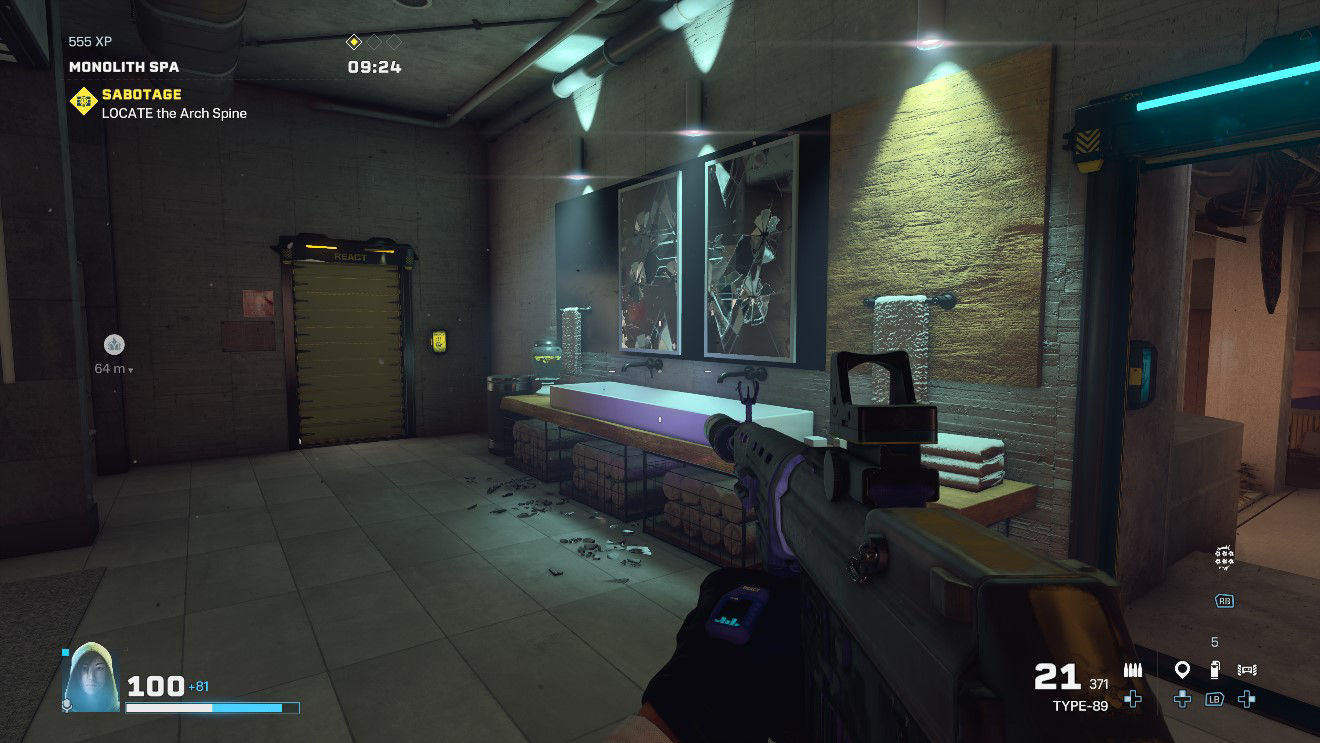Image resolution: width=1320 pixels, height=743 pixels.
Task: Select the body armor gear icon
Action: point(1246,670)
